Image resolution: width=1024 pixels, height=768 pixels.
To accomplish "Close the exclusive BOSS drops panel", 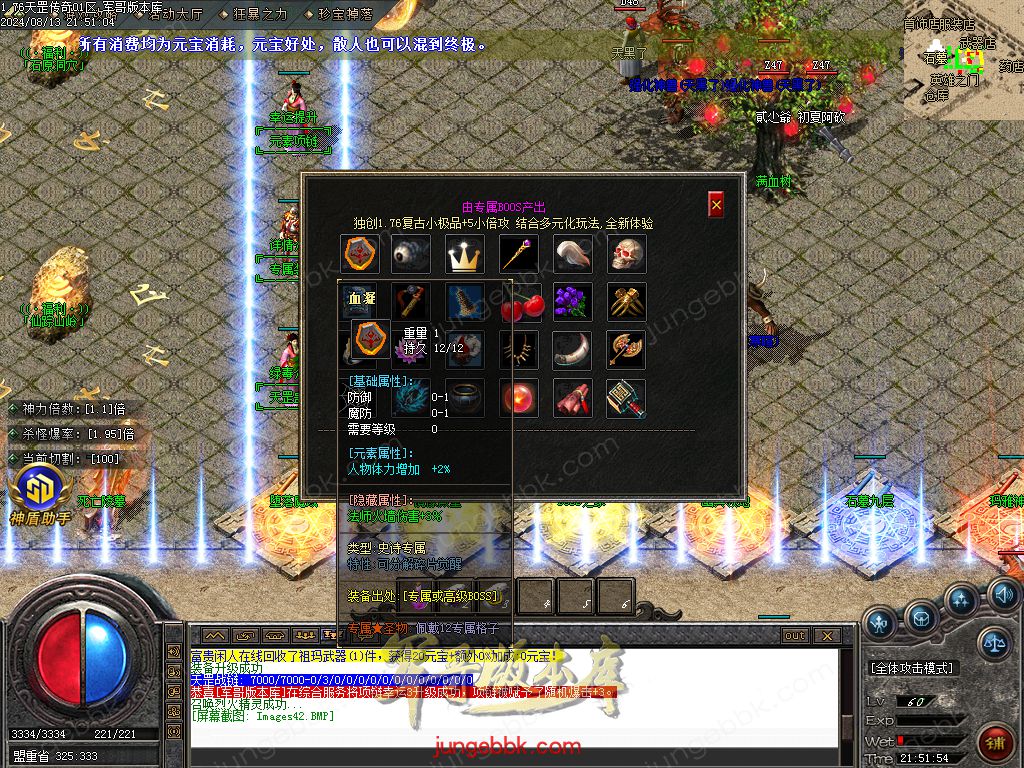I will (x=716, y=205).
